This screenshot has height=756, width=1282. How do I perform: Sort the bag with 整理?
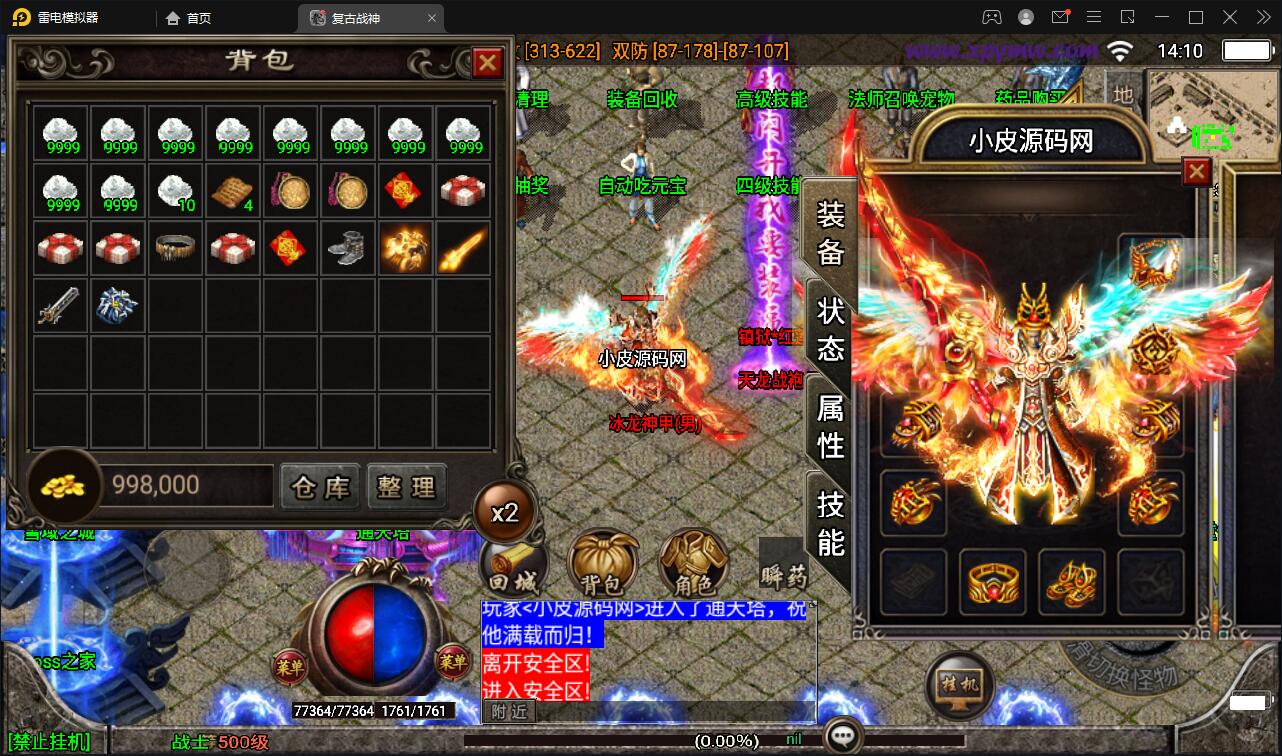tap(406, 487)
